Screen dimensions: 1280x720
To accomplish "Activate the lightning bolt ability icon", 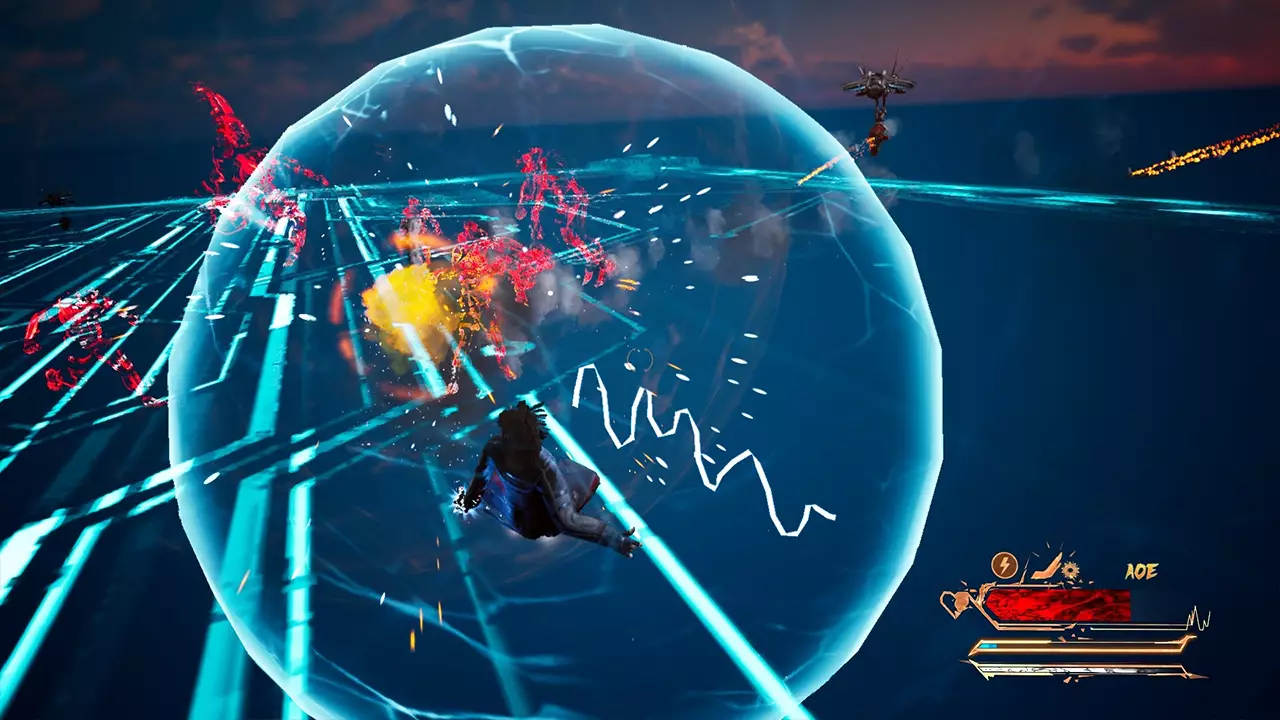I will (1003, 566).
